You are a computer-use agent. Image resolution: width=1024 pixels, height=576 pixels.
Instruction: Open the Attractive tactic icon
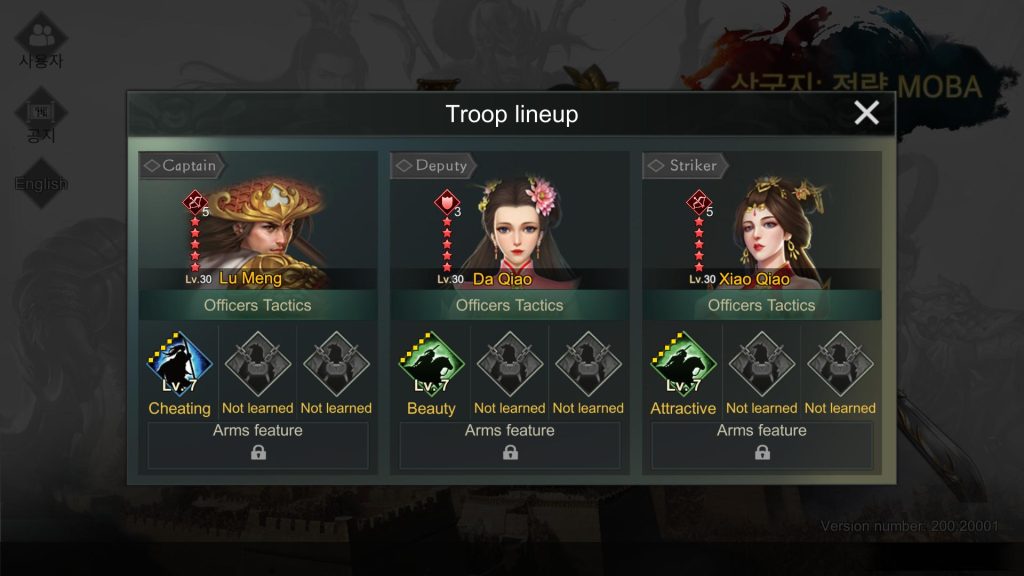684,364
